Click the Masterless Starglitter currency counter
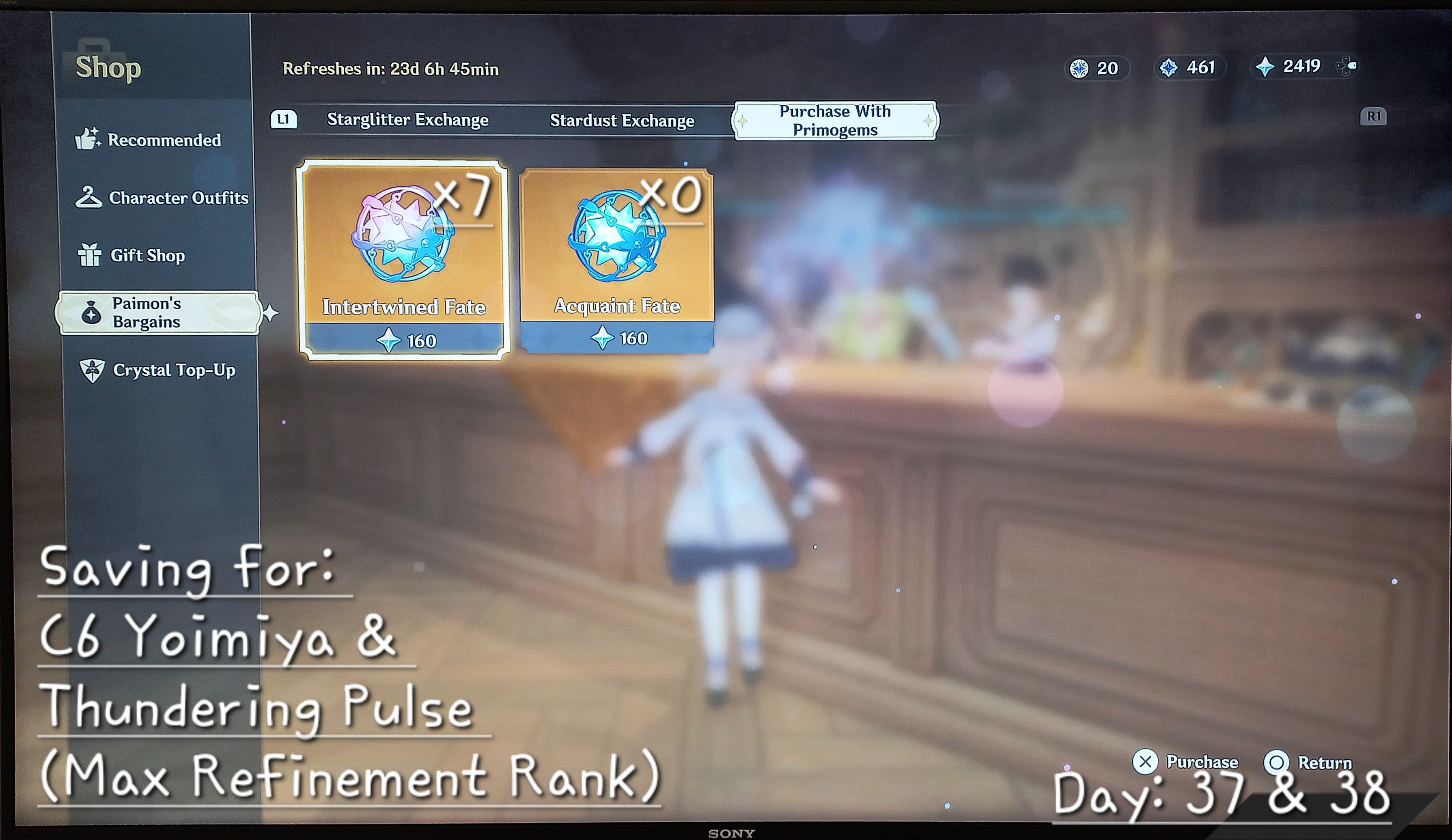Screen dimensions: 1452x840 [1095, 68]
